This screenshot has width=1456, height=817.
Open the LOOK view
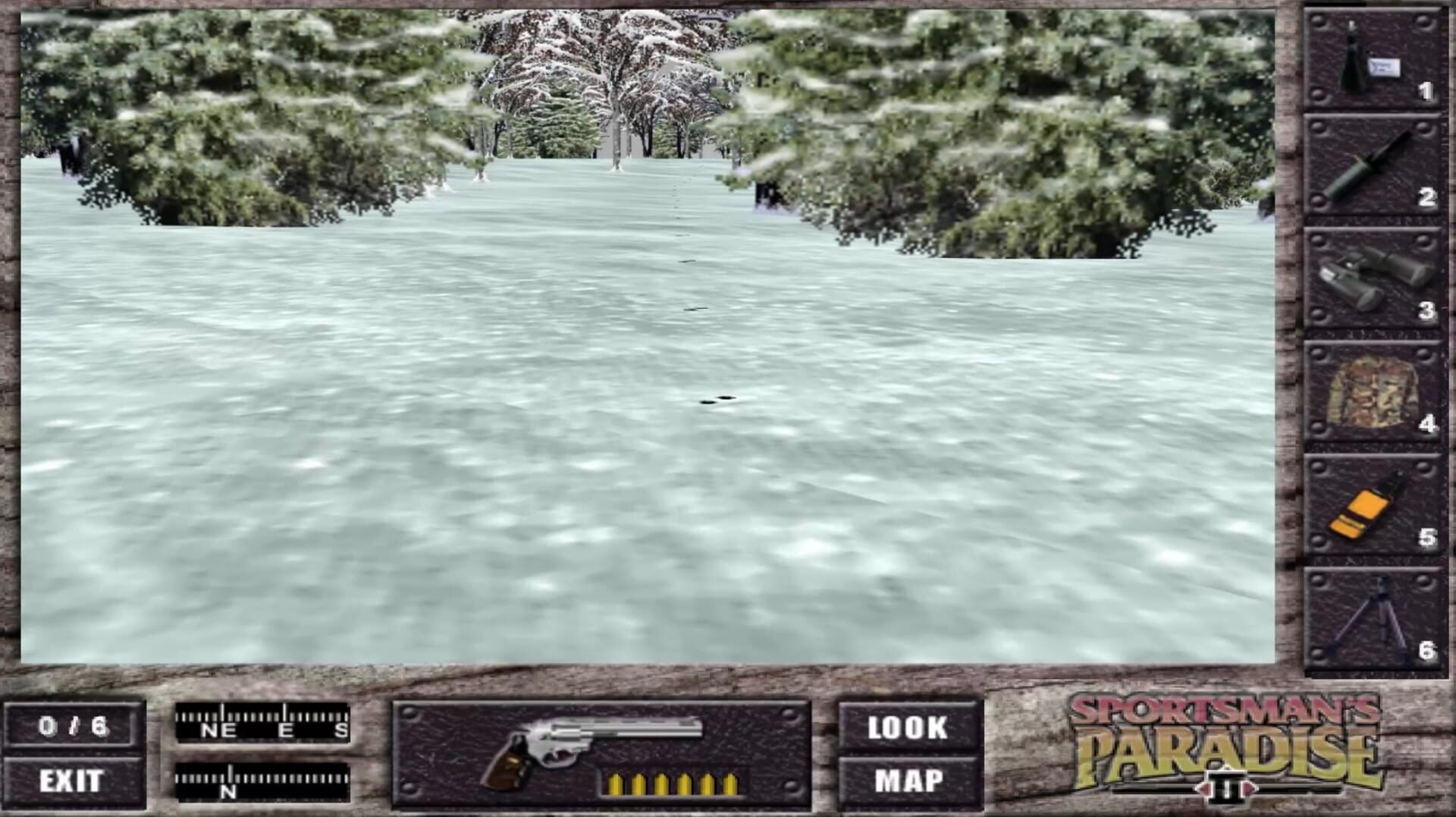(x=907, y=729)
